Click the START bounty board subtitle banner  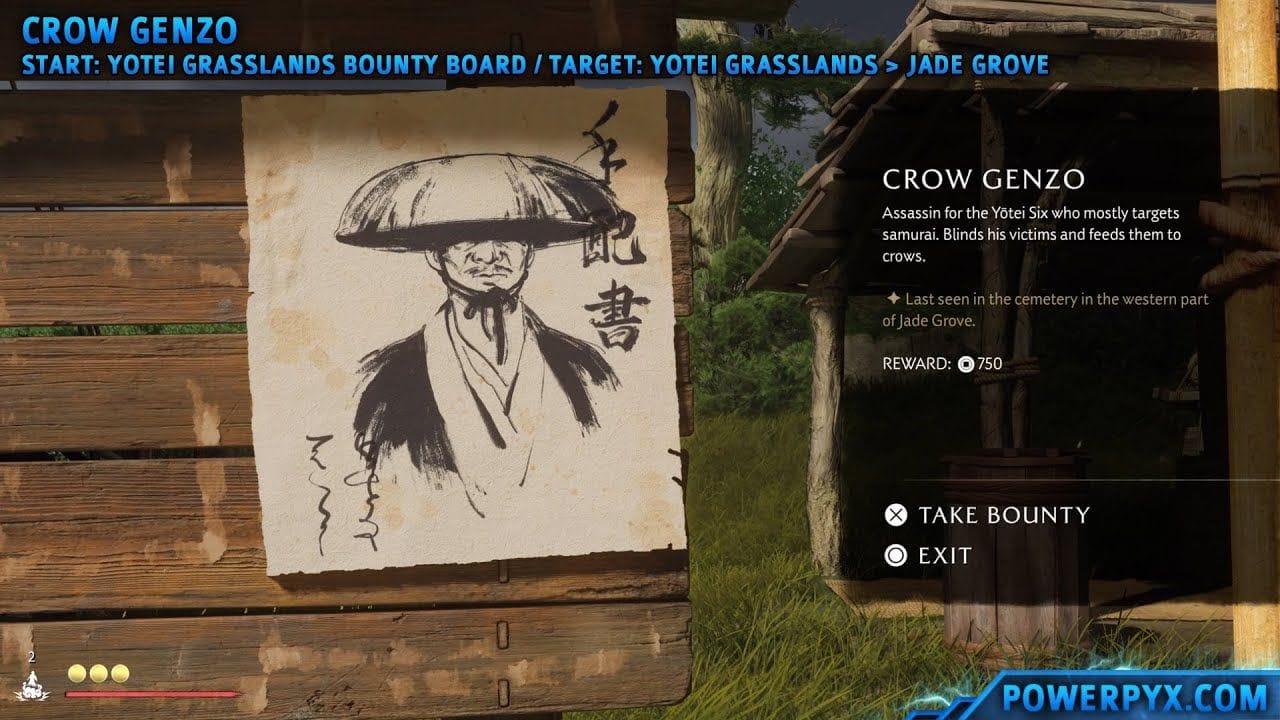point(400,63)
